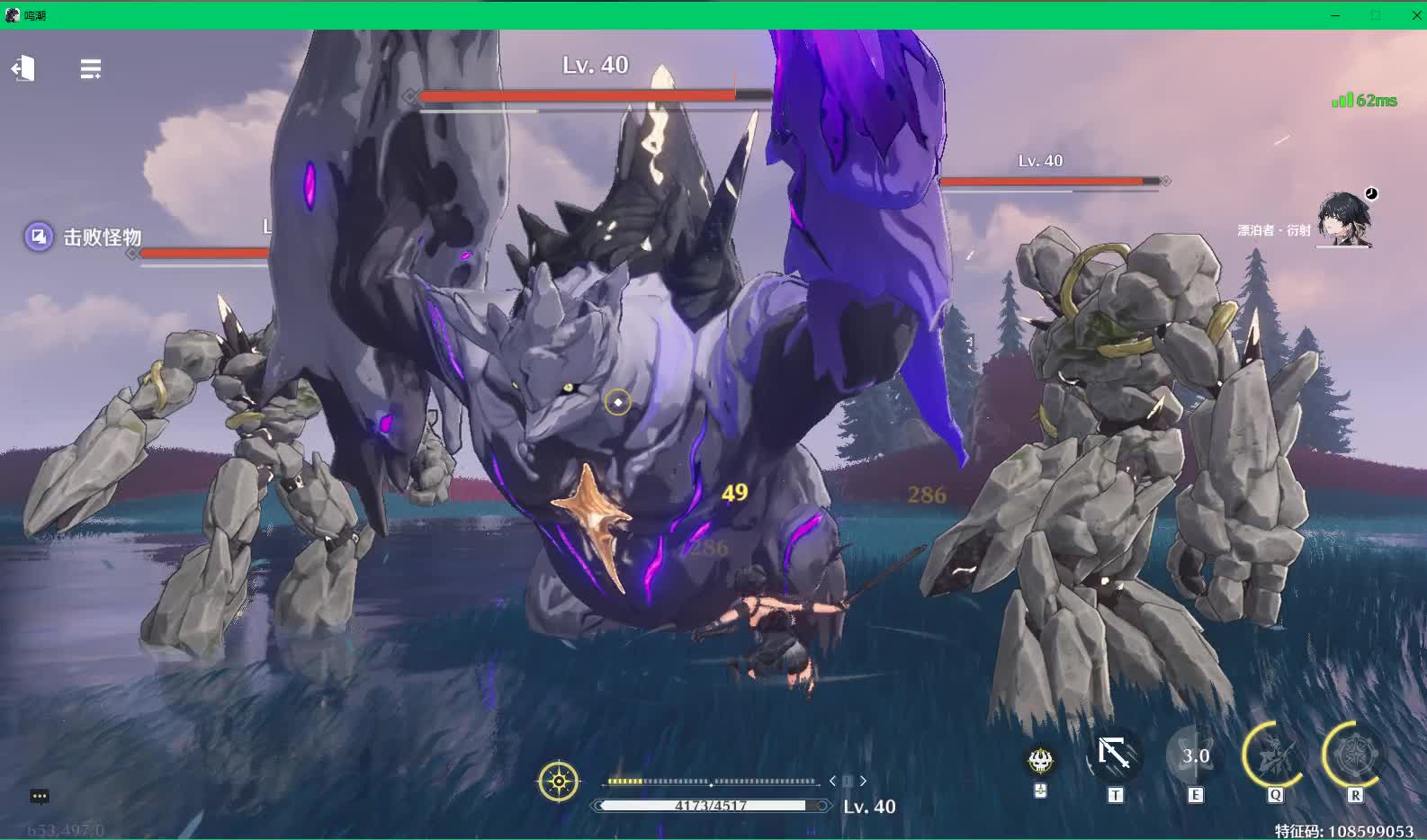Unleash the R resonance liberation icon
The image size is (1427, 840).
pyautogui.click(x=1354, y=756)
